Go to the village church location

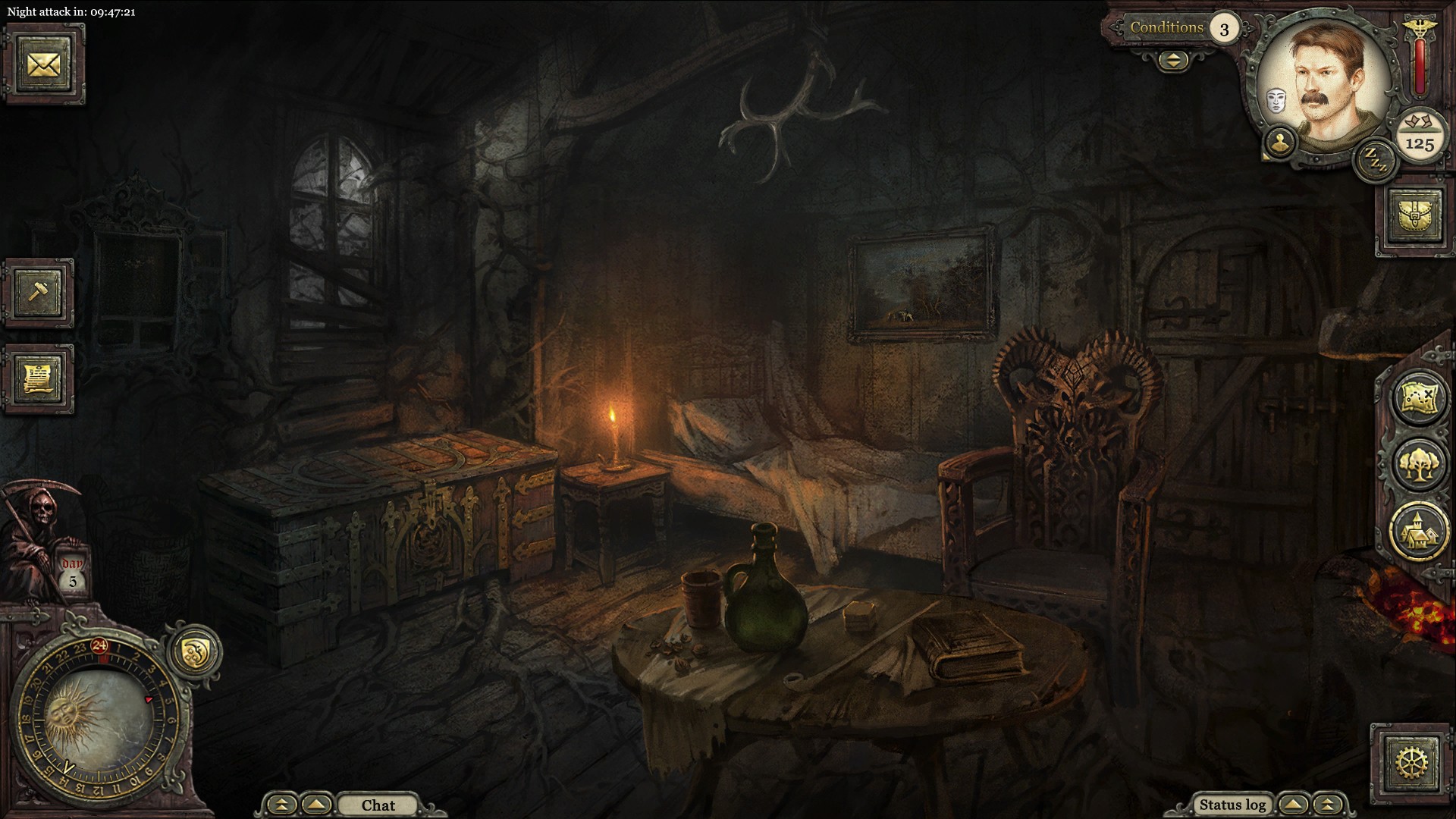[x=1418, y=531]
